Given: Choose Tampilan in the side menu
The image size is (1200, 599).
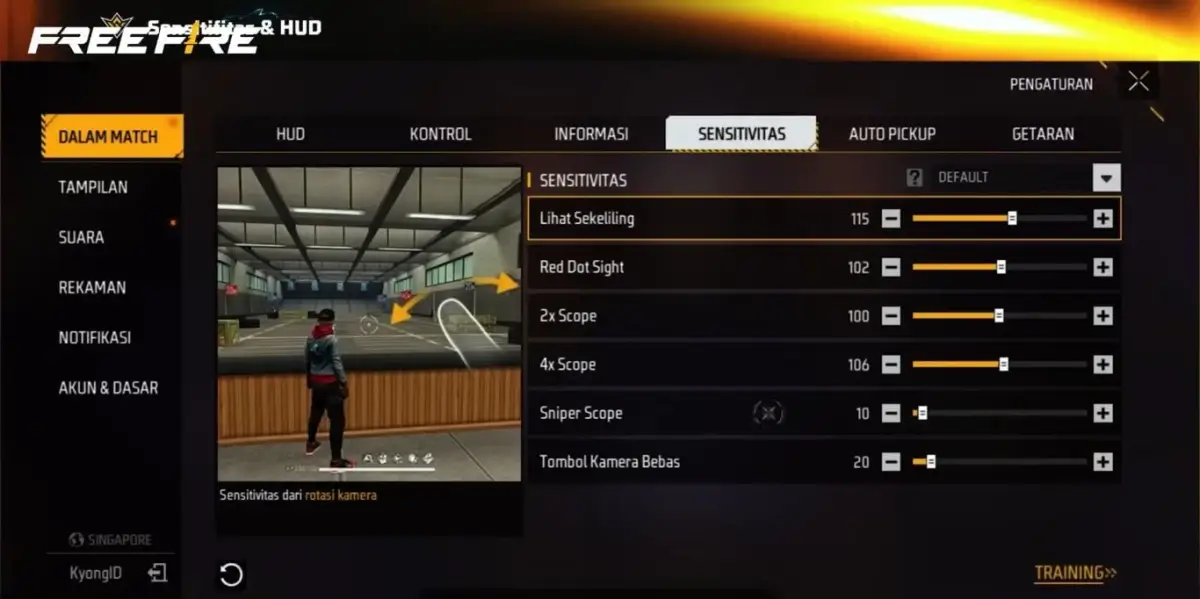Looking at the screenshot, I should [93, 187].
